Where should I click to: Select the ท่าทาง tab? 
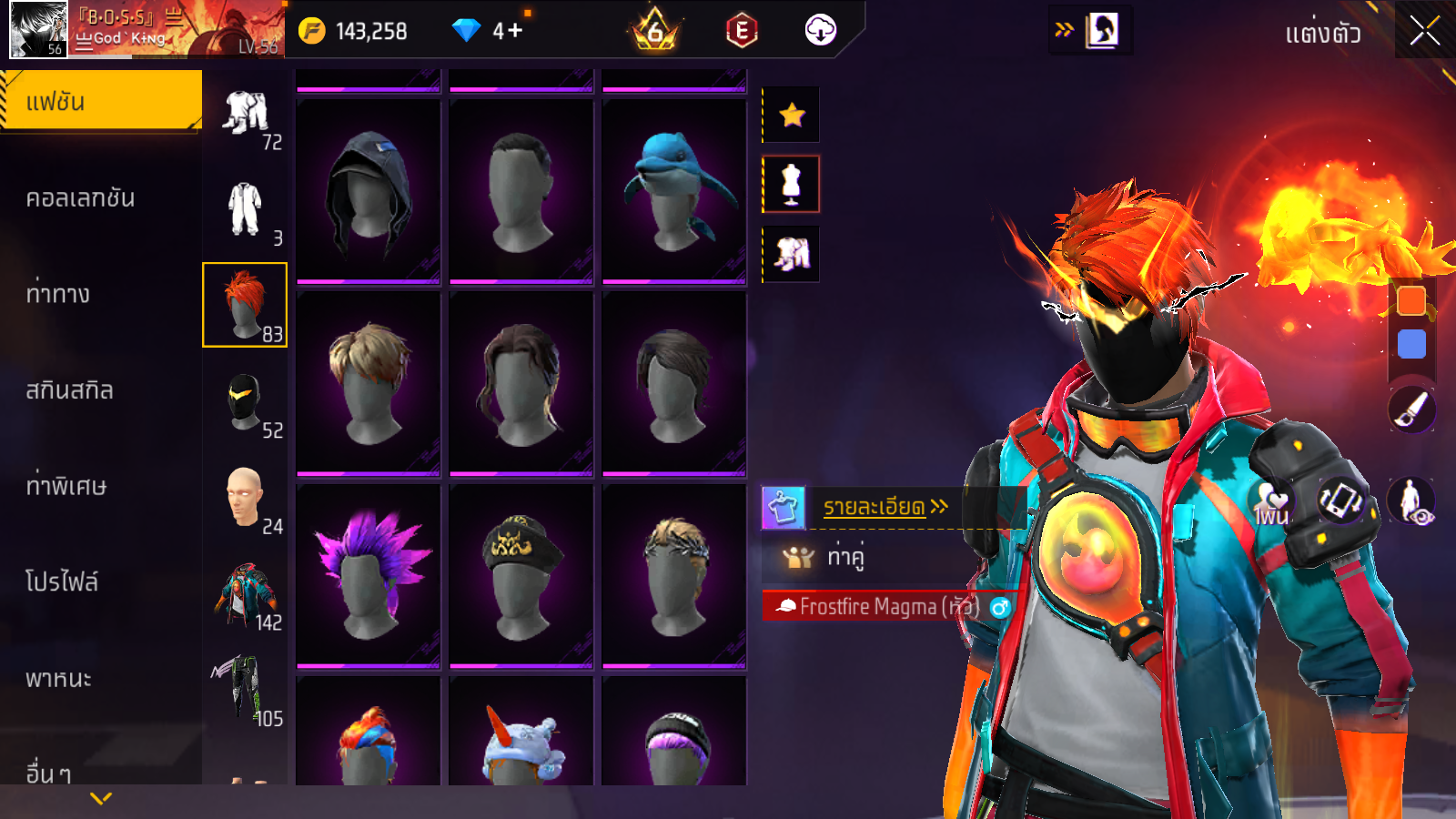click(58, 294)
